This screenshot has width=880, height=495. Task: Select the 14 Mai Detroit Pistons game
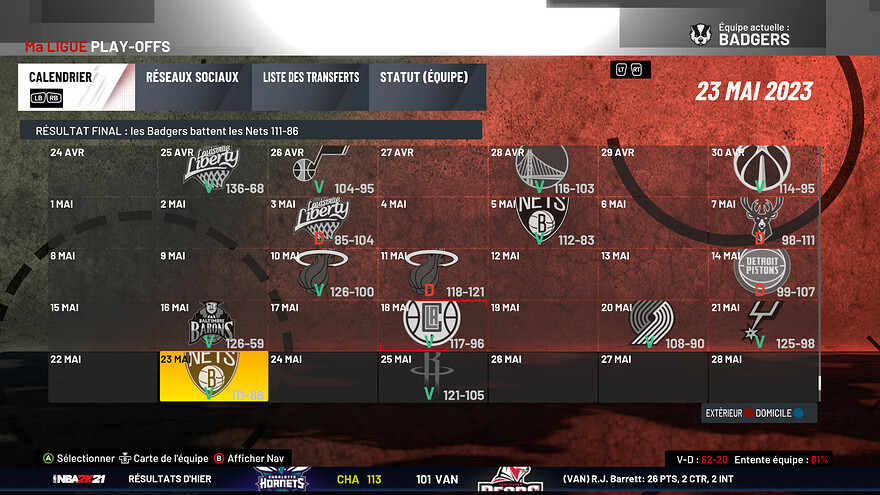click(763, 272)
